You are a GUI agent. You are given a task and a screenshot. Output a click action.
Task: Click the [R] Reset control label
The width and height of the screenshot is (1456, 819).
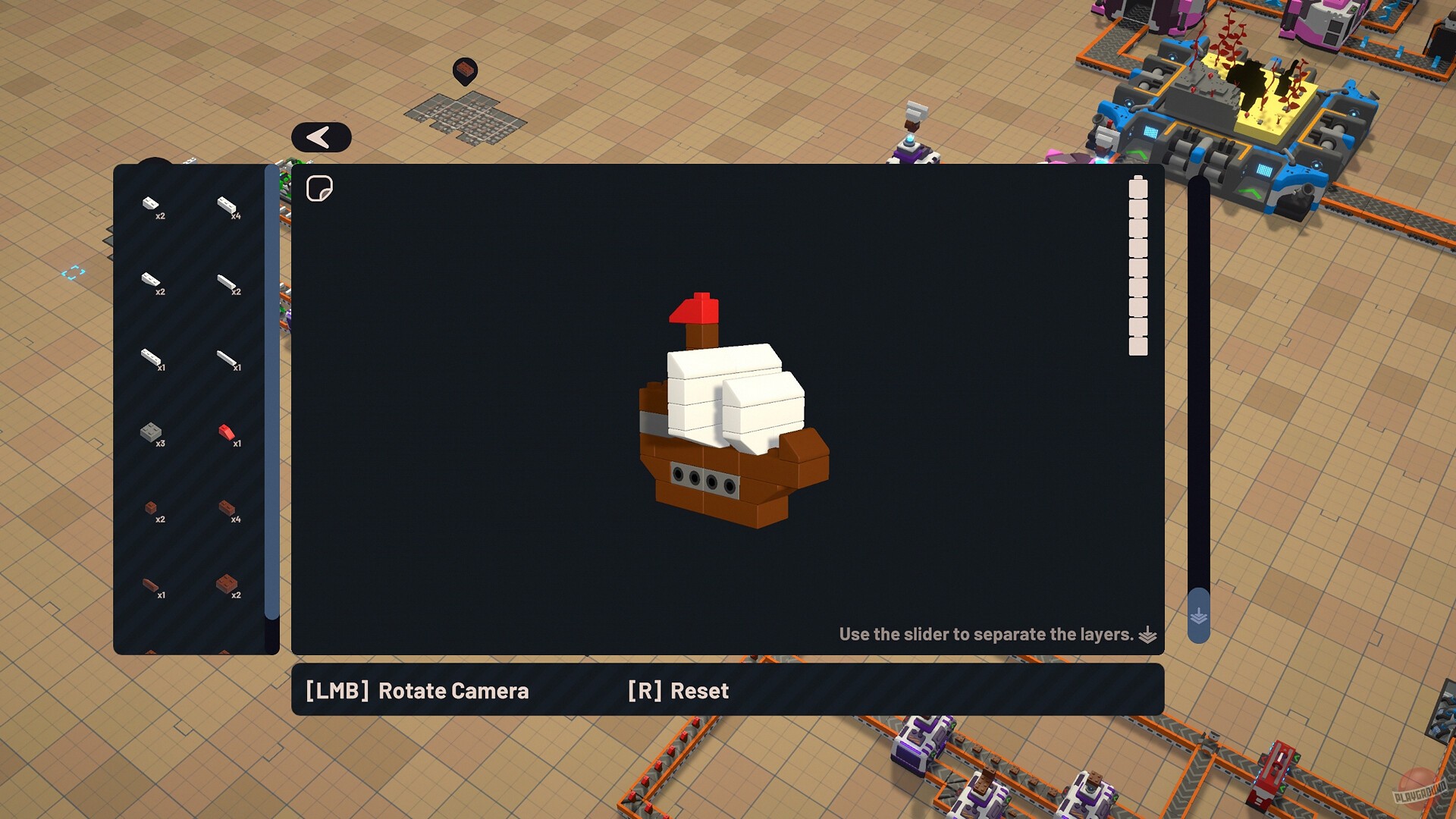pyautogui.click(x=676, y=691)
